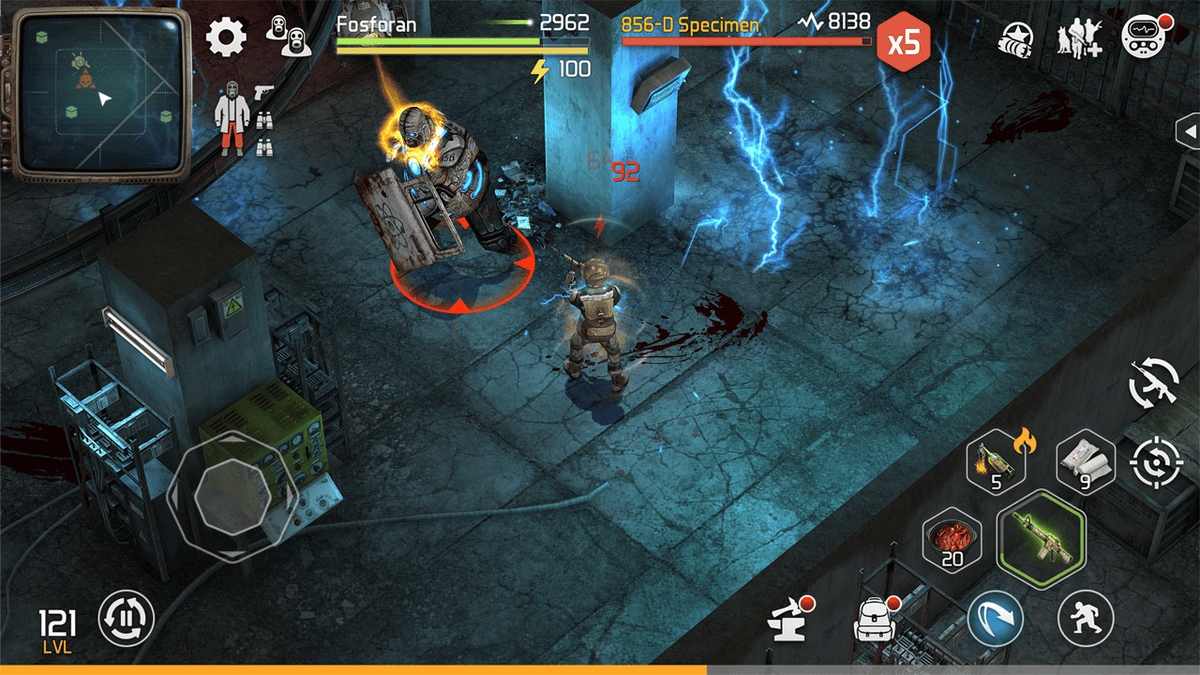This screenshot has width=1200, height=675.
Task: Open the lab-coat character equipment figure
Action: (232, 118)
